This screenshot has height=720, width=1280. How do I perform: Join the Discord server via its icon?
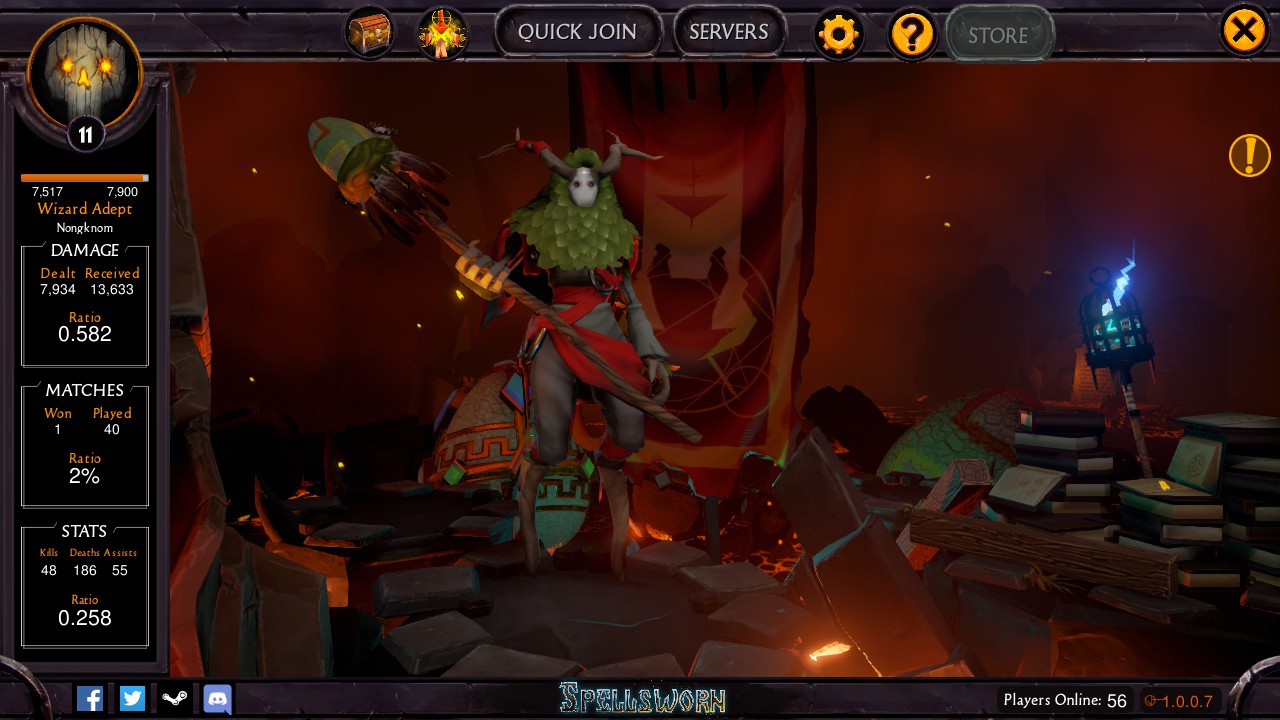click(x=217, y=698)
